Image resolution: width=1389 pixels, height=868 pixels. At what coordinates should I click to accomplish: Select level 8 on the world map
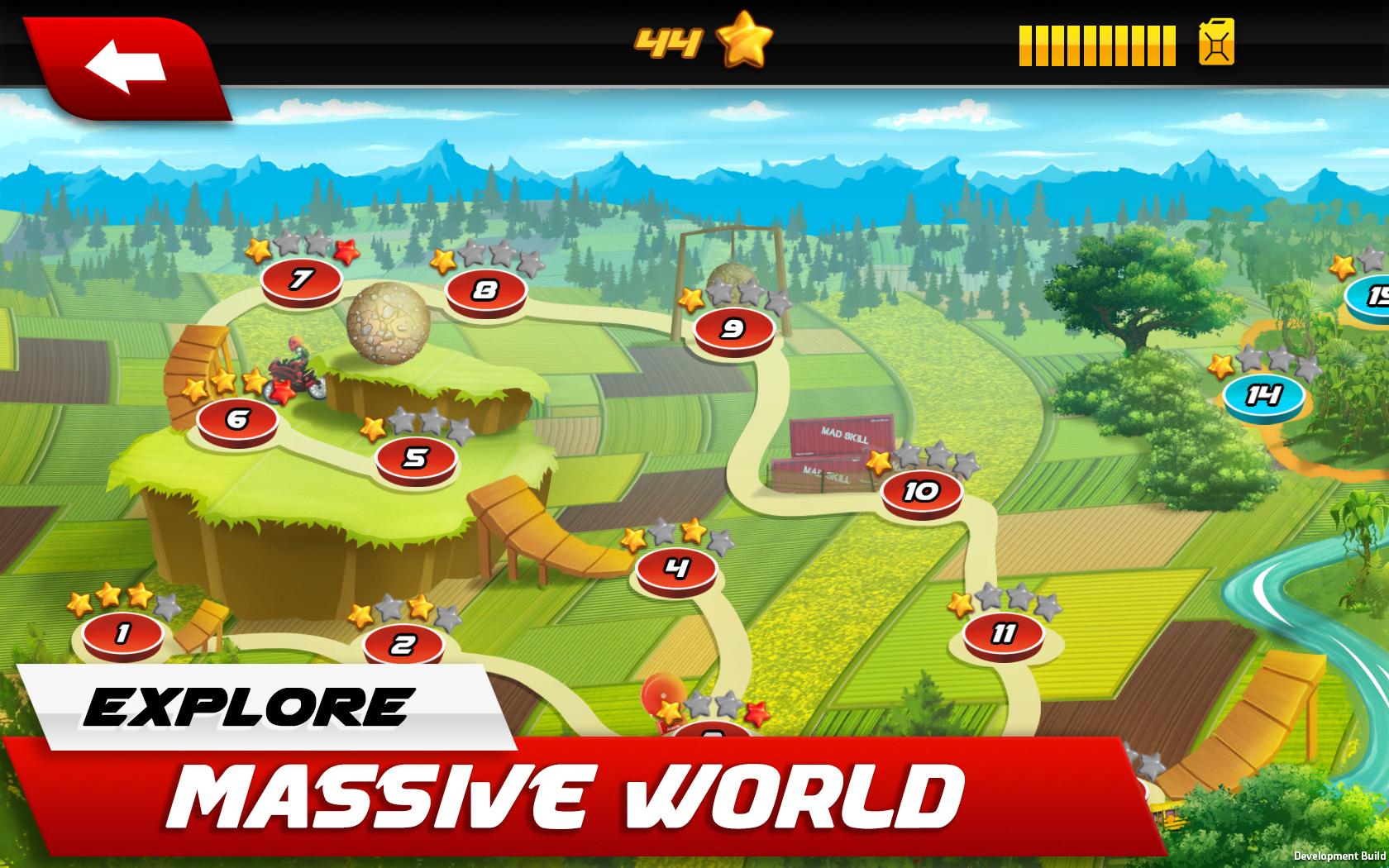[x=485, y=289]
